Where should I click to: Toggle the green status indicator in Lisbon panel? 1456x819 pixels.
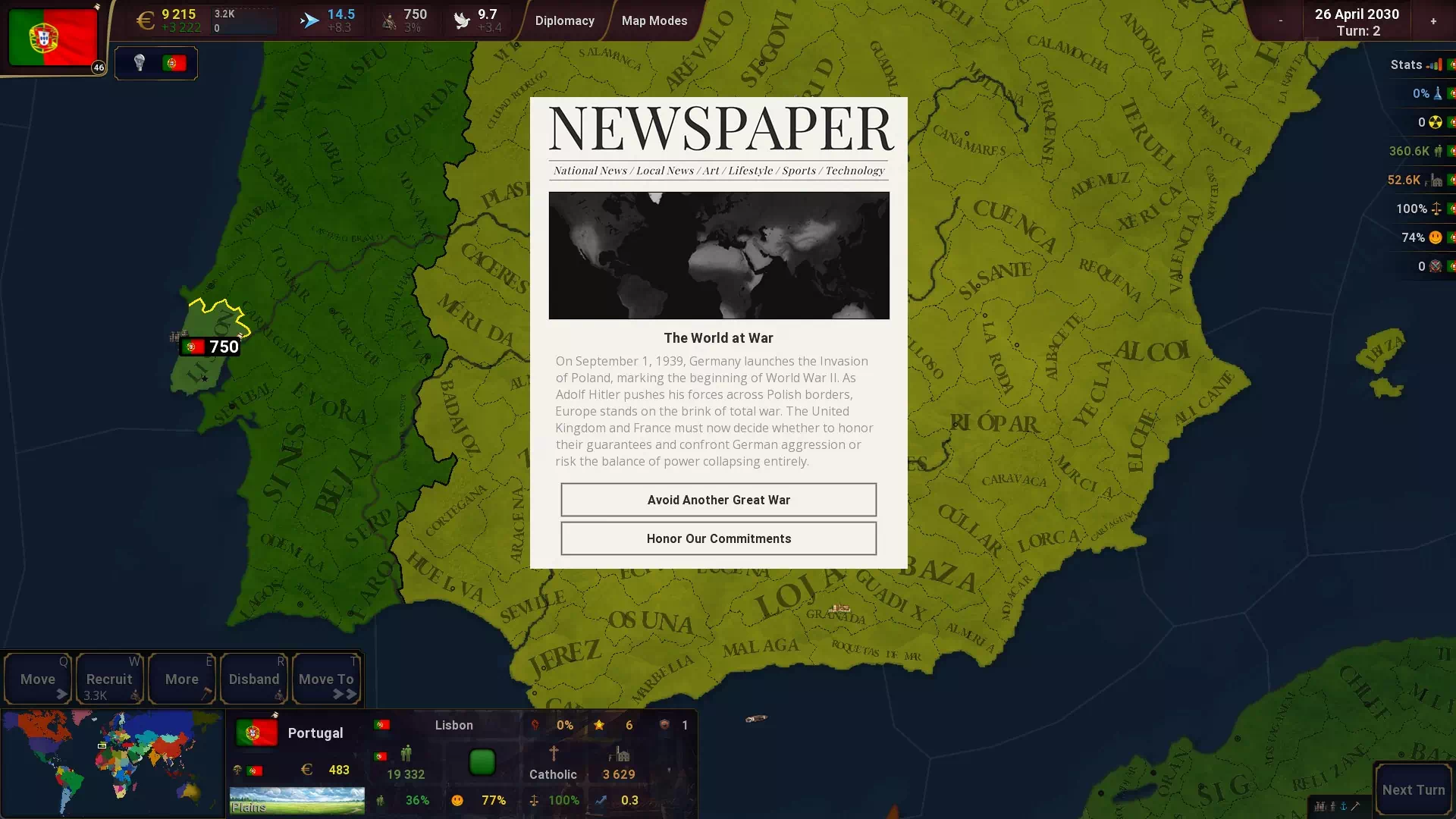[483, 762]
